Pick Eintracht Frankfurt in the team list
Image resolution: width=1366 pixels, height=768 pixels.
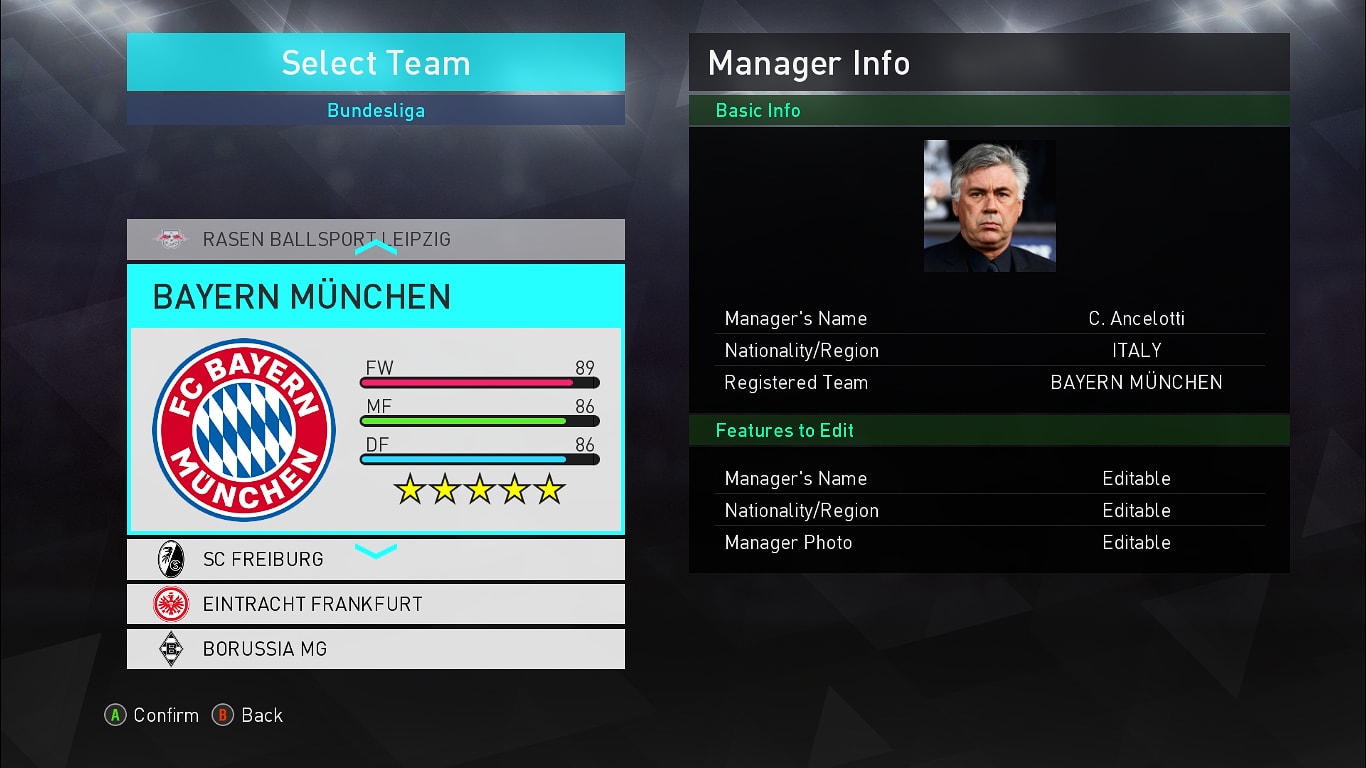[375, 604]
